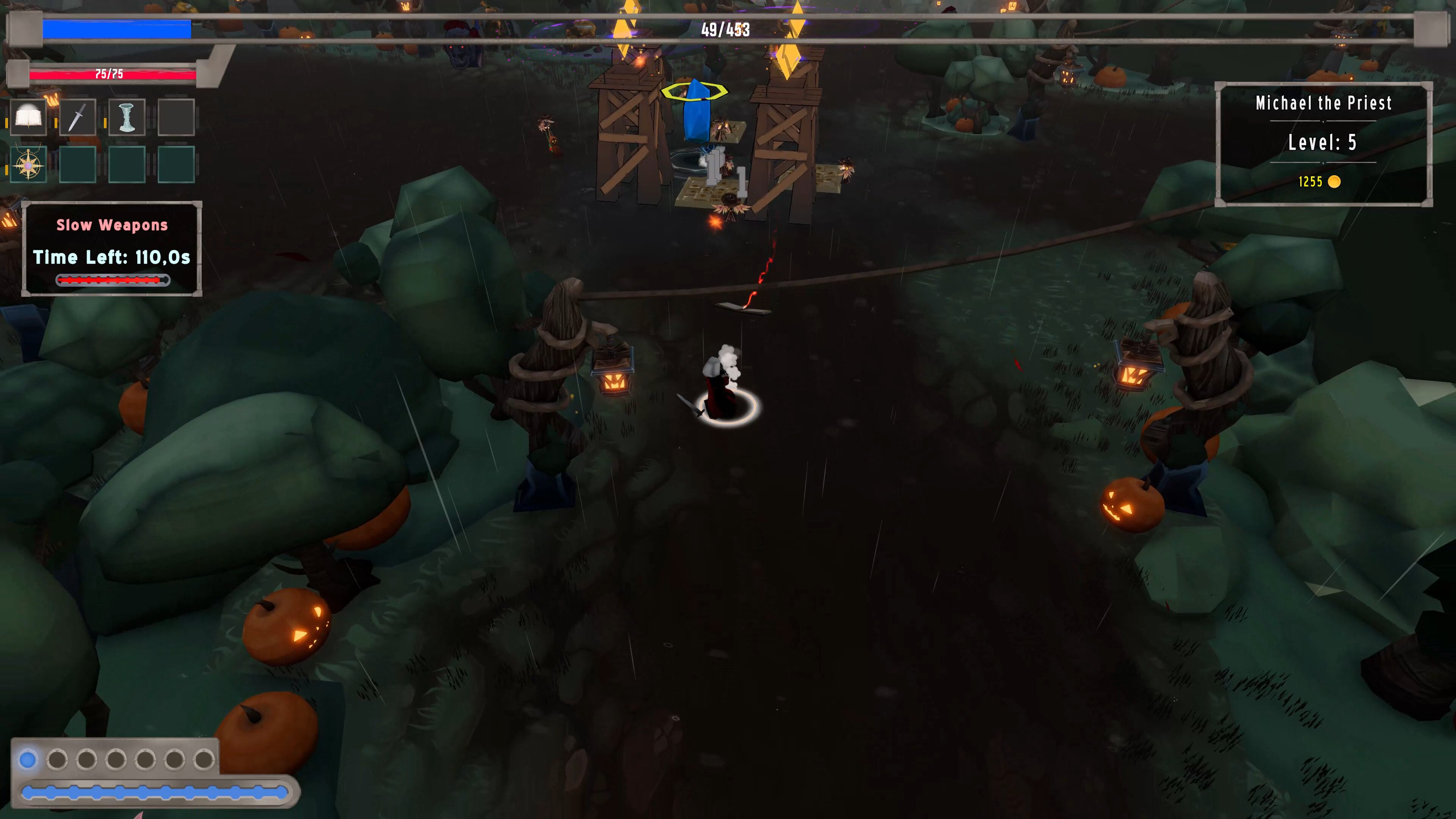Click the gold coin icon beside 1255

(1334, 182)
